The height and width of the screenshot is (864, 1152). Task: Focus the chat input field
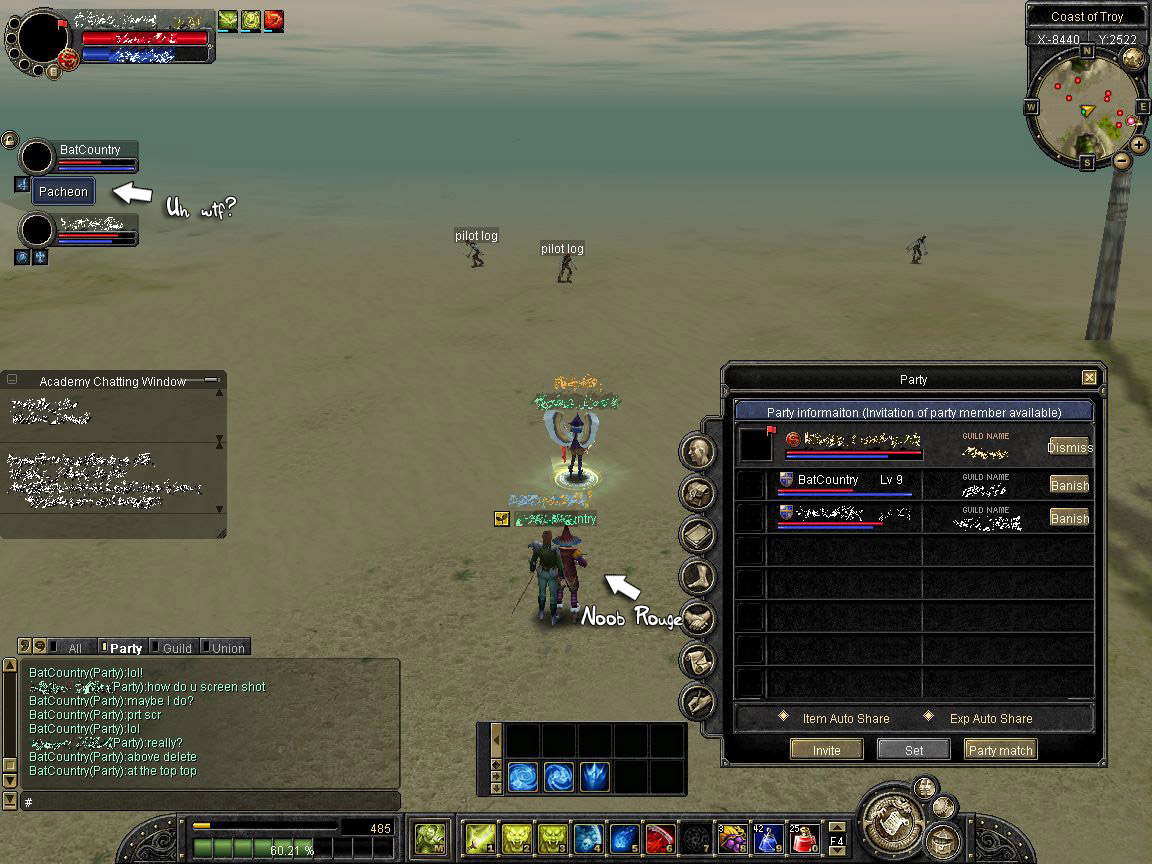coord(210,802)
